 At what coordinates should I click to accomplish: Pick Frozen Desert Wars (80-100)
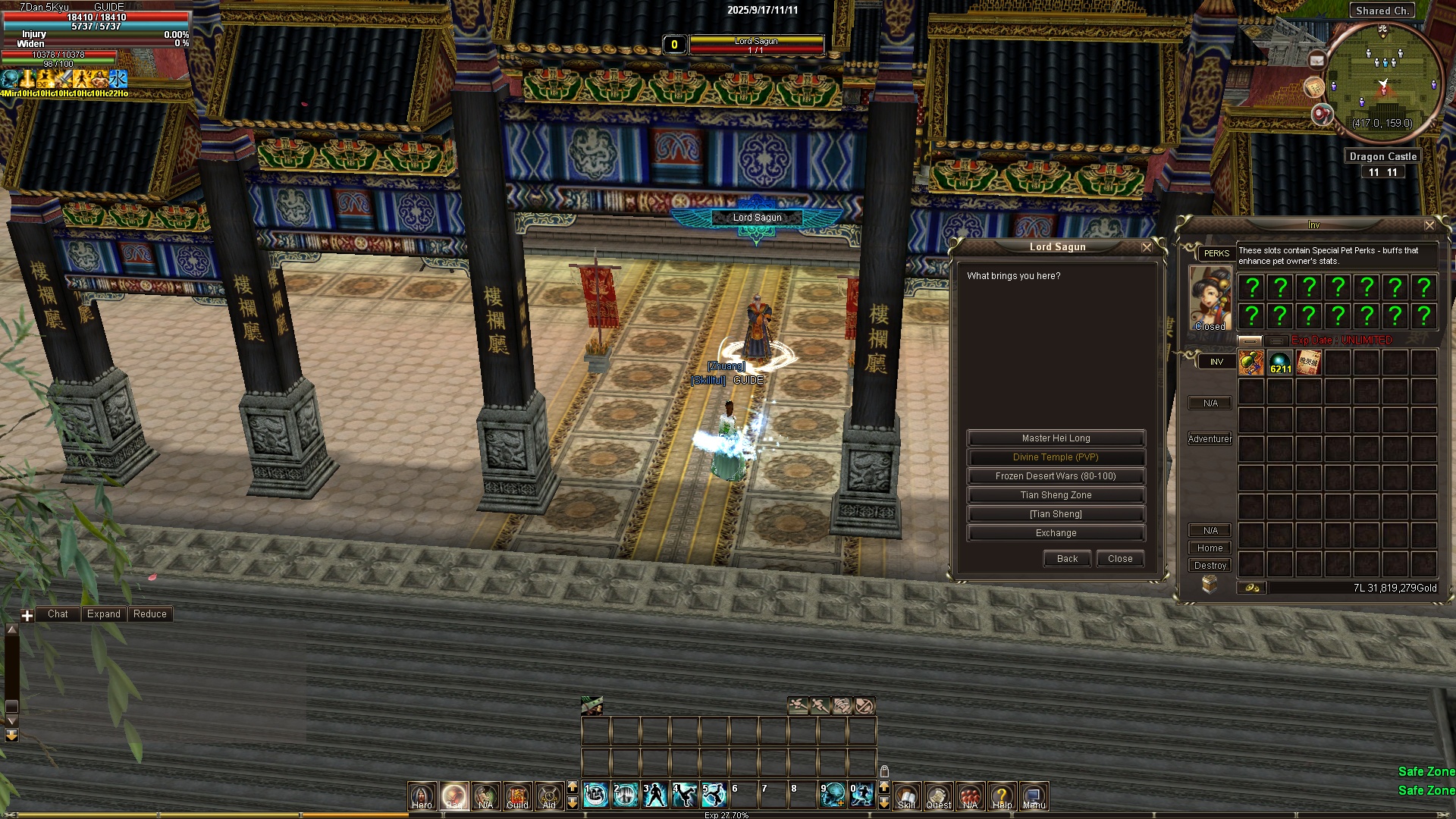coord(1056,476)
